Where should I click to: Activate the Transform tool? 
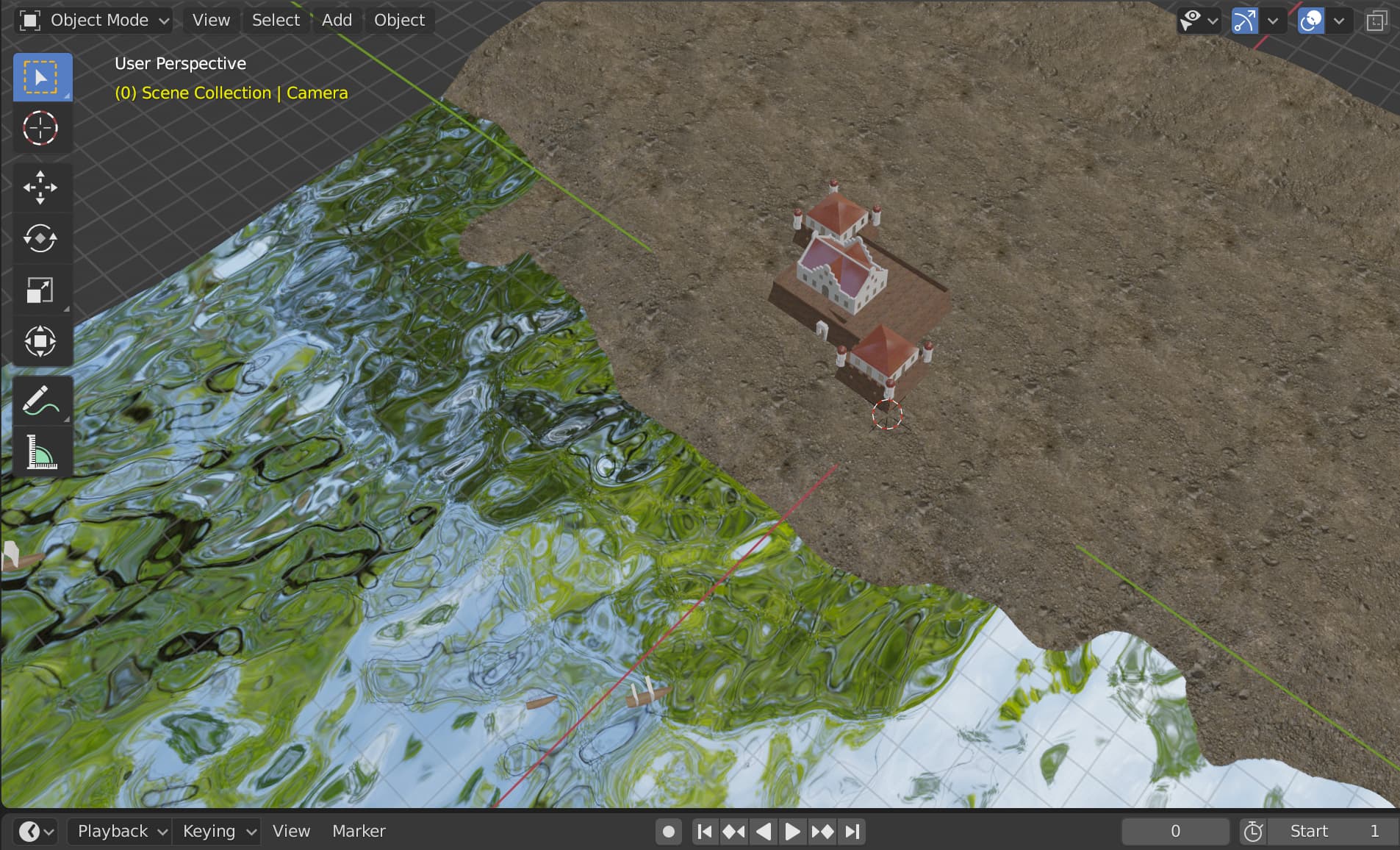point(42,340)
